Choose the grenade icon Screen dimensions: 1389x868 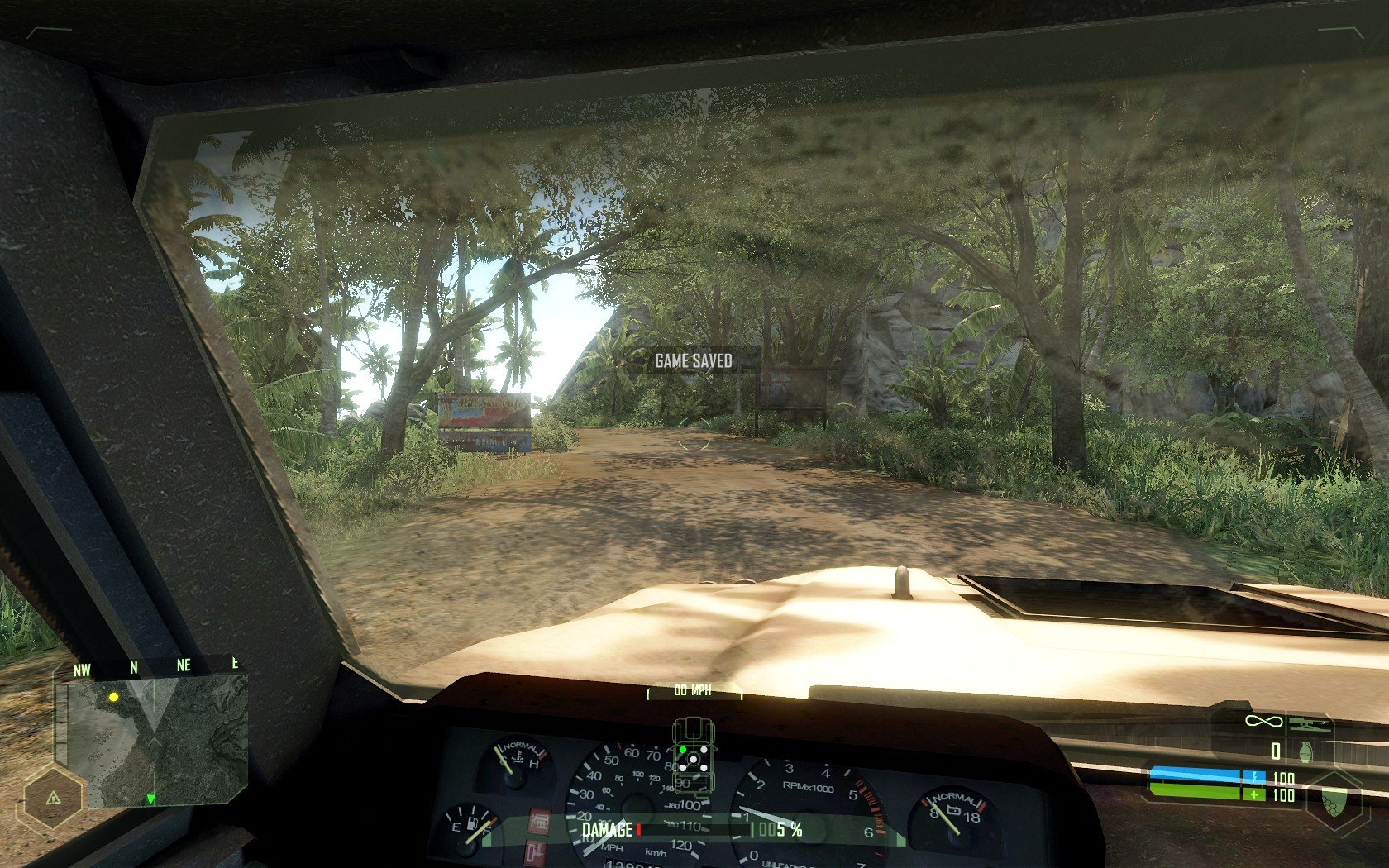pos(1307,751)
